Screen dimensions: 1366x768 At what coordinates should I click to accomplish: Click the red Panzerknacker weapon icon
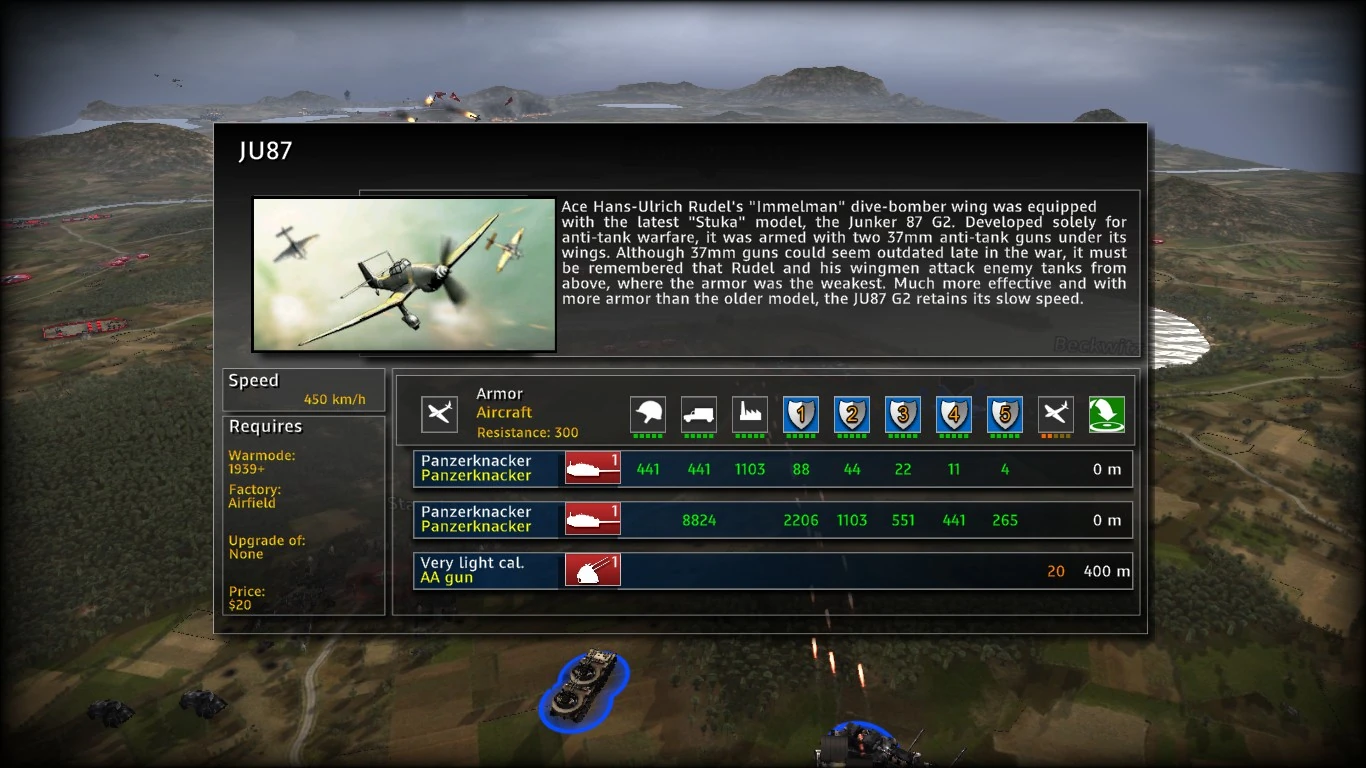(x=592, y=468)
